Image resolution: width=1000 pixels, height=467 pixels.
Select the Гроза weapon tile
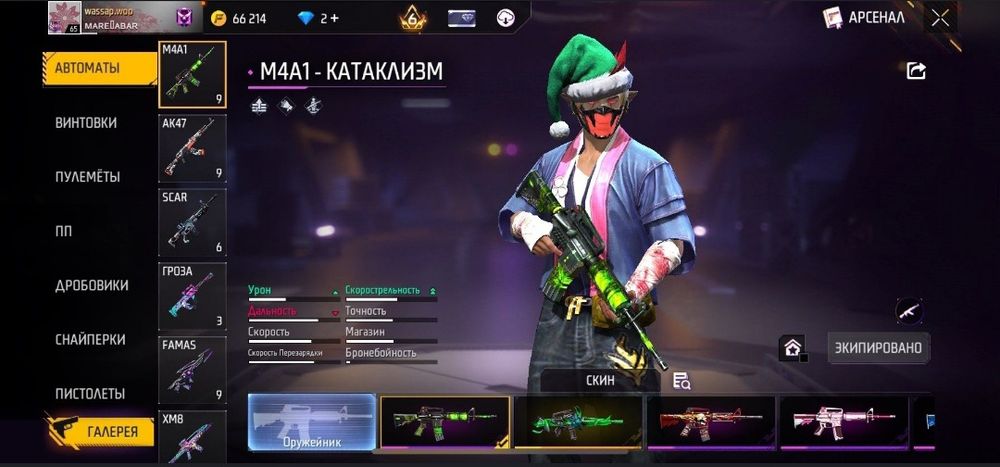pyautogui.click(x=192, y=295)
